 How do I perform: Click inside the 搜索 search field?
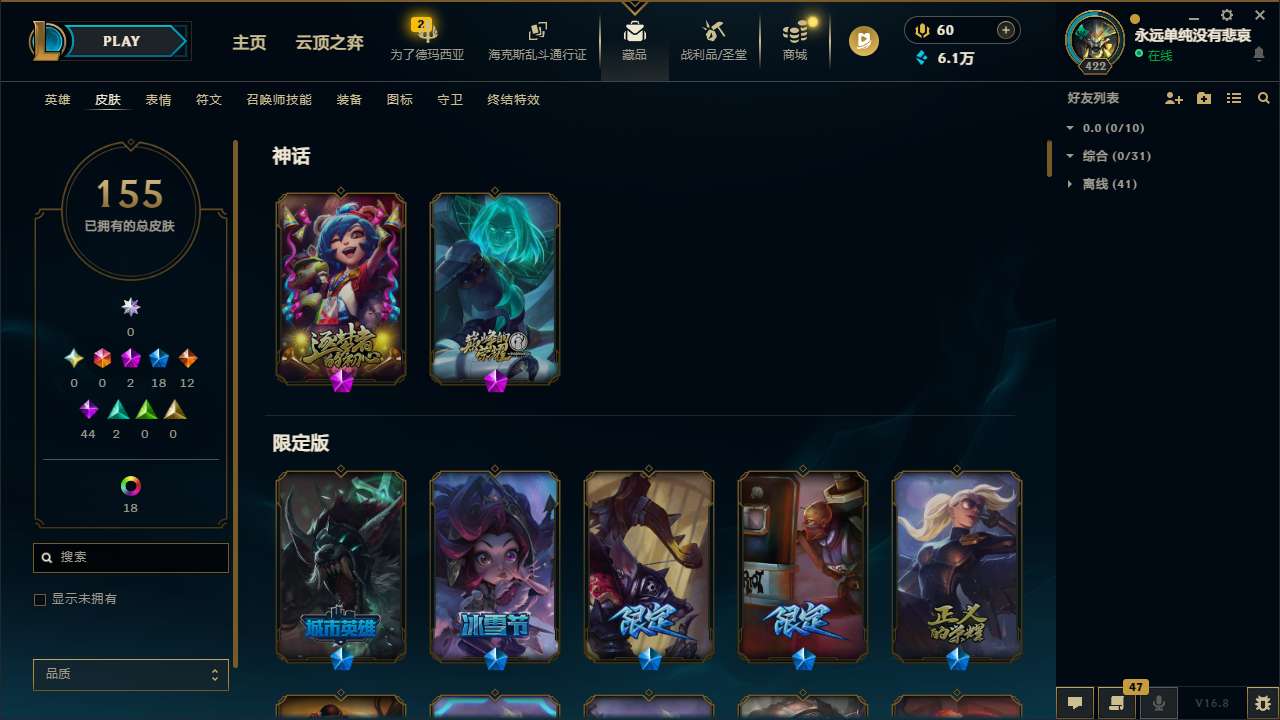pyautogui.click(x=130, y=557)
